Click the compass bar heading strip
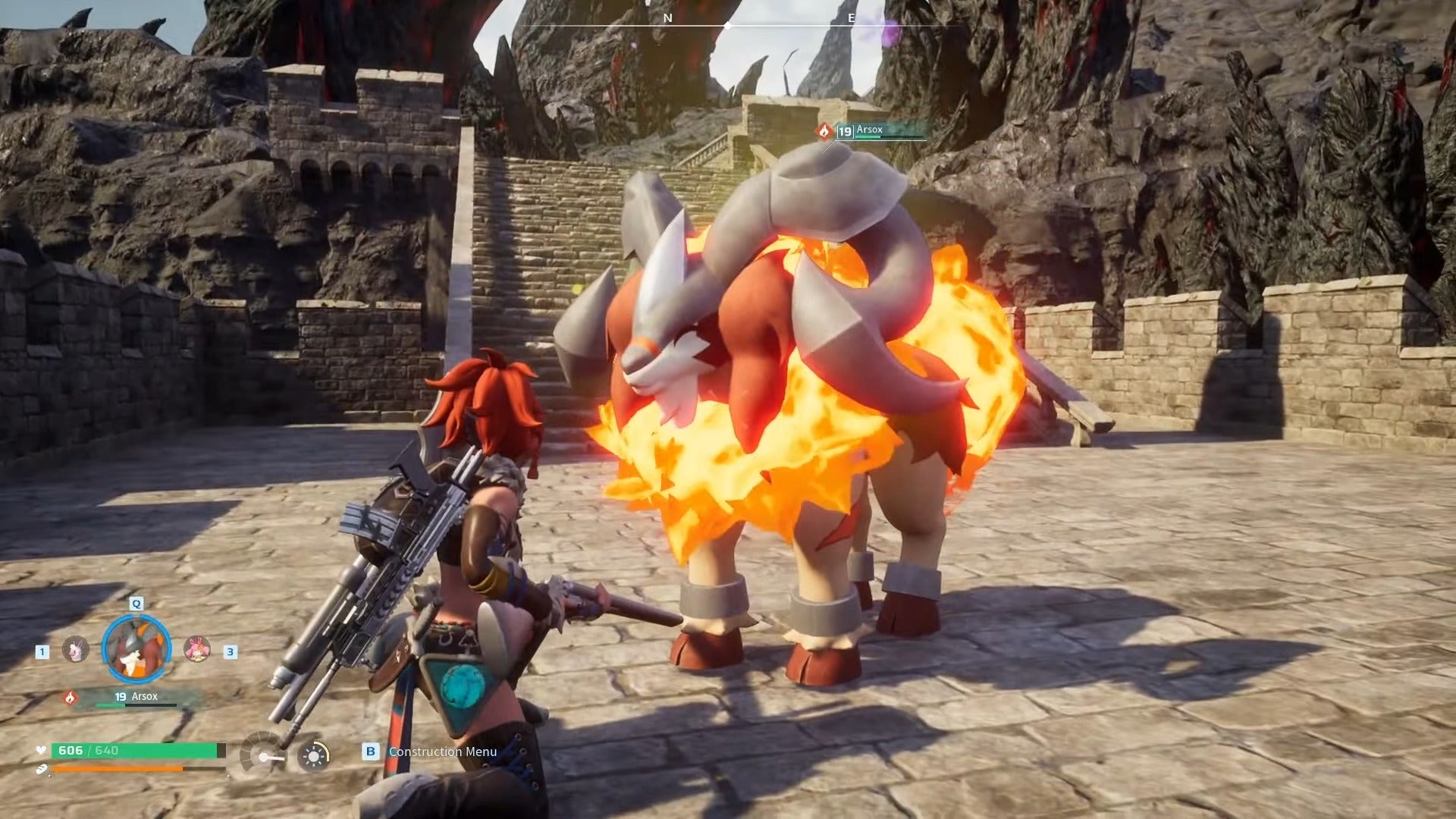This screenshot has width=1456, height=819. coord(726,24)
